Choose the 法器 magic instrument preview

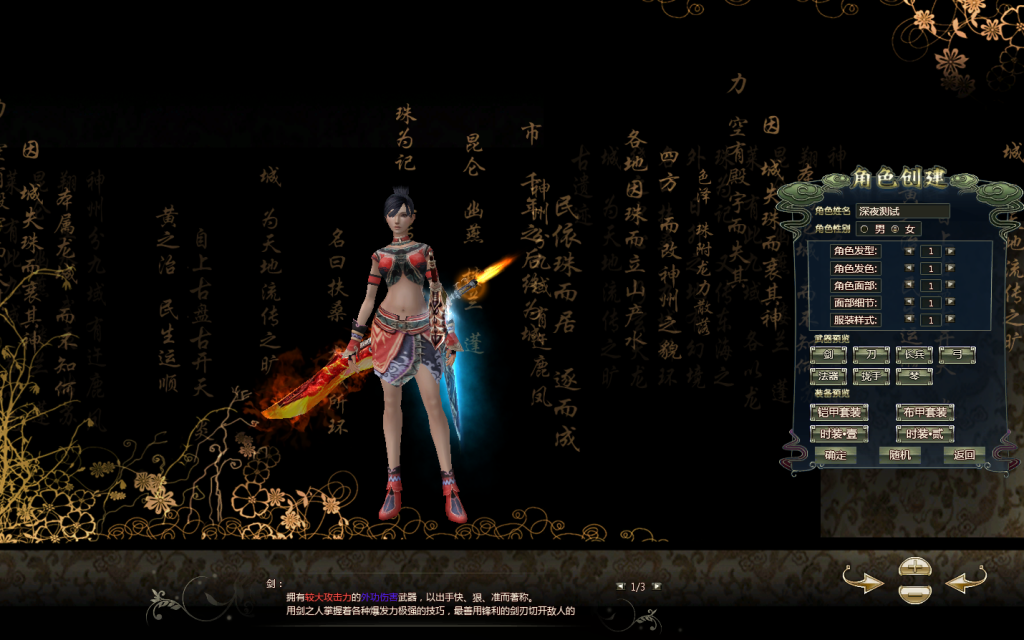point(828,376)
